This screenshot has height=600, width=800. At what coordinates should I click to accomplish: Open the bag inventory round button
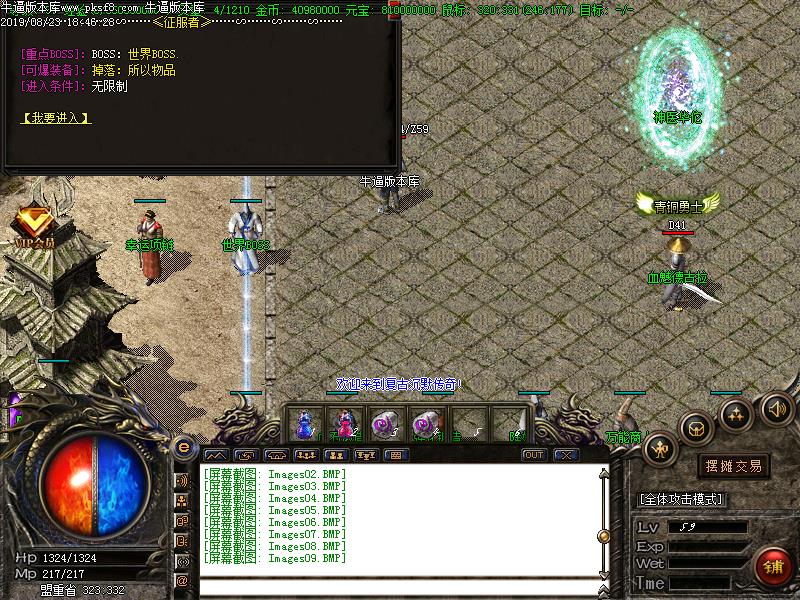point(697,428)
